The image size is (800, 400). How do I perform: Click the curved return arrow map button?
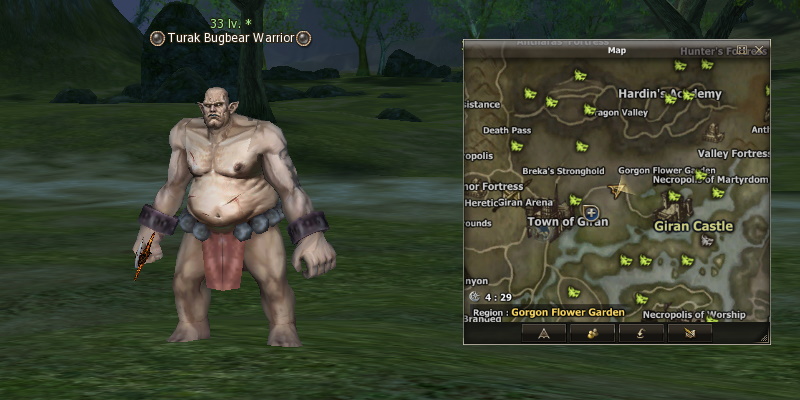click(x=640, y=333)
